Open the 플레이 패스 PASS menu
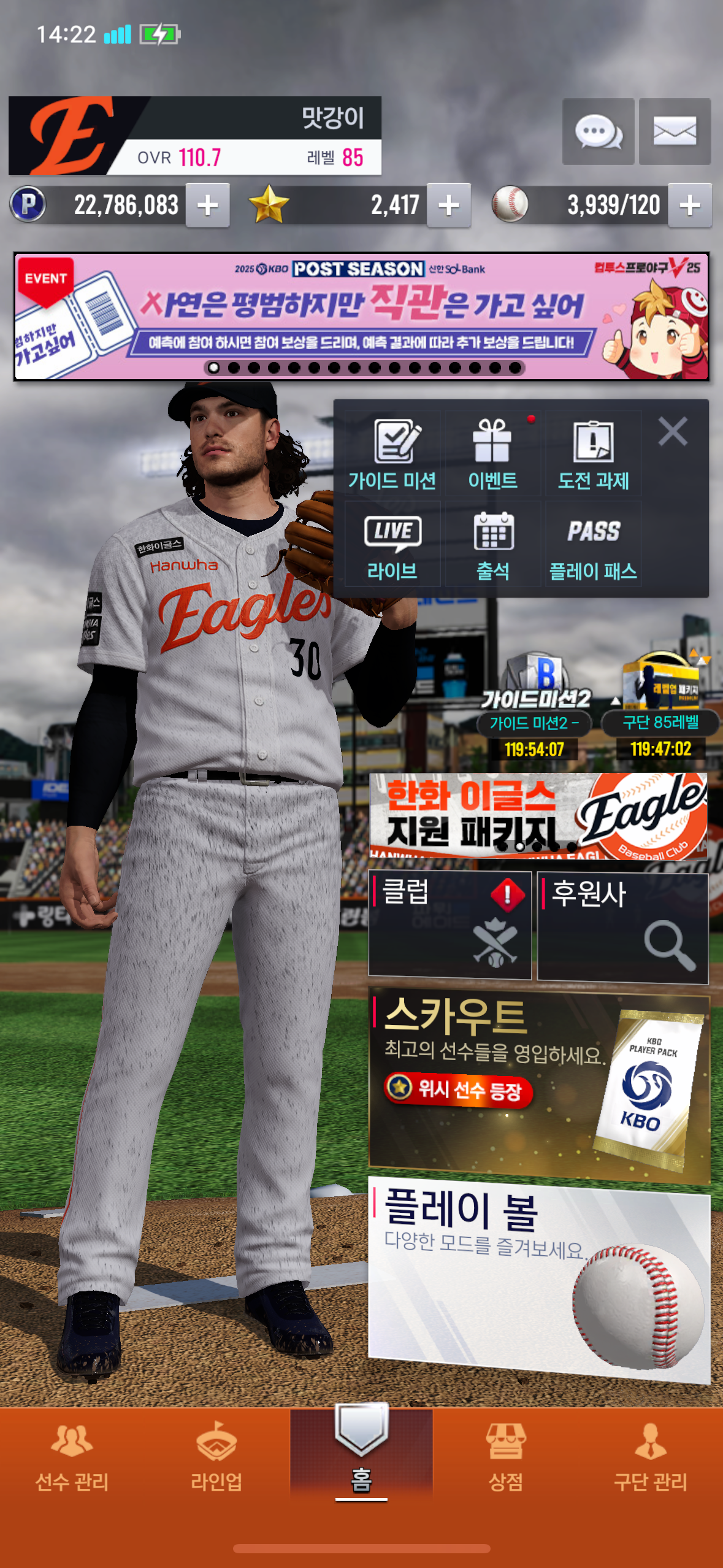 point(593,545)
